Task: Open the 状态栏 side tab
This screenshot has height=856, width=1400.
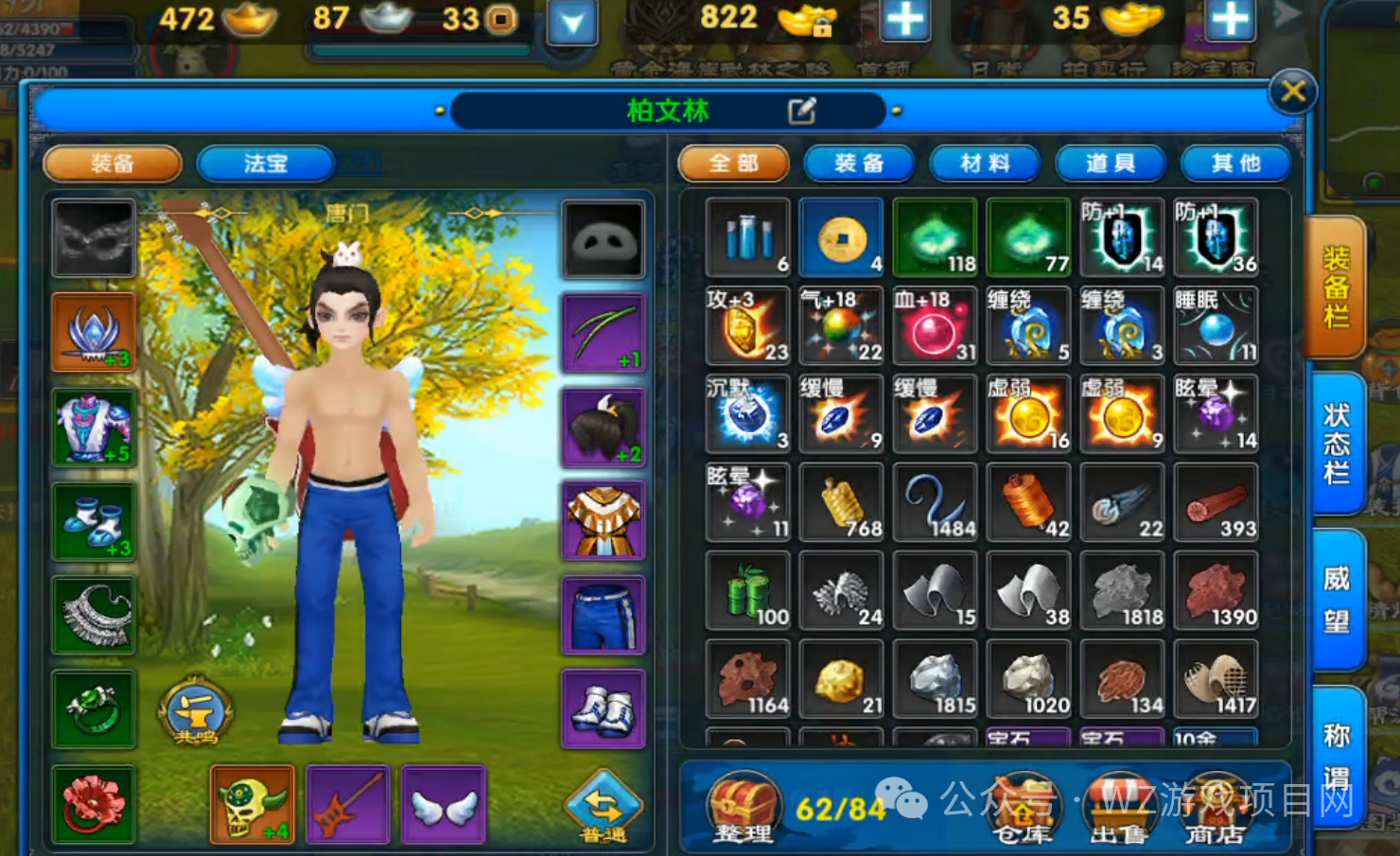Action: (1336, 443)
